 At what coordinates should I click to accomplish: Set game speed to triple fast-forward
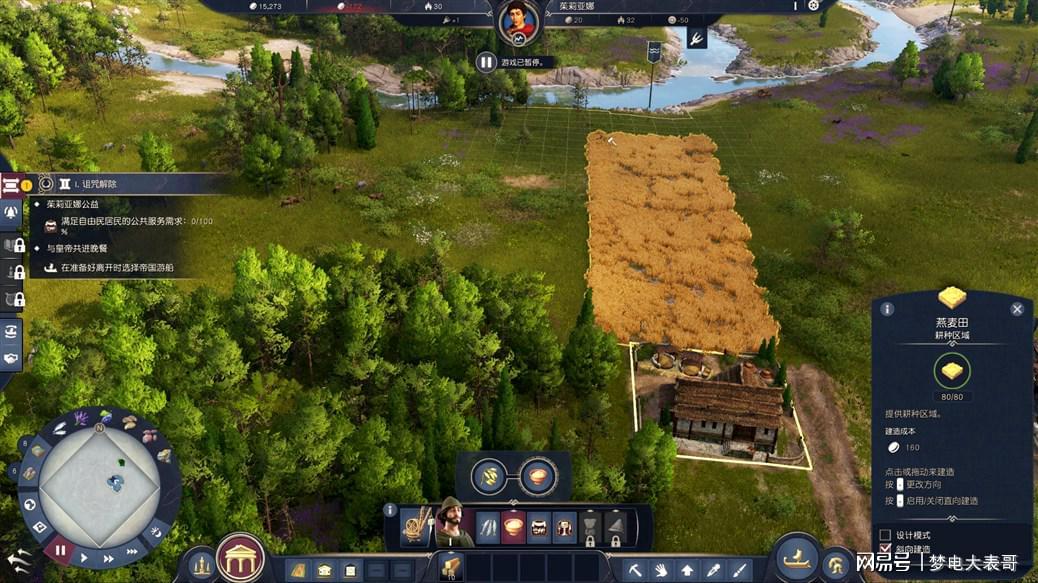pos(131,550)
